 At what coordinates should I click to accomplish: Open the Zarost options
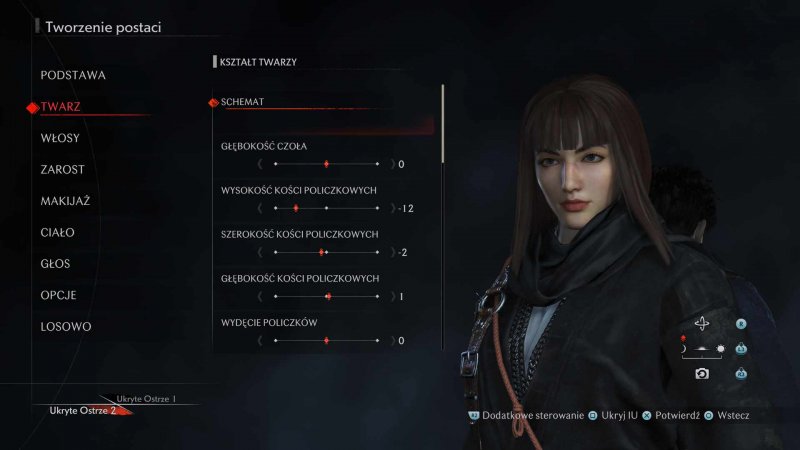coord(62,169)
